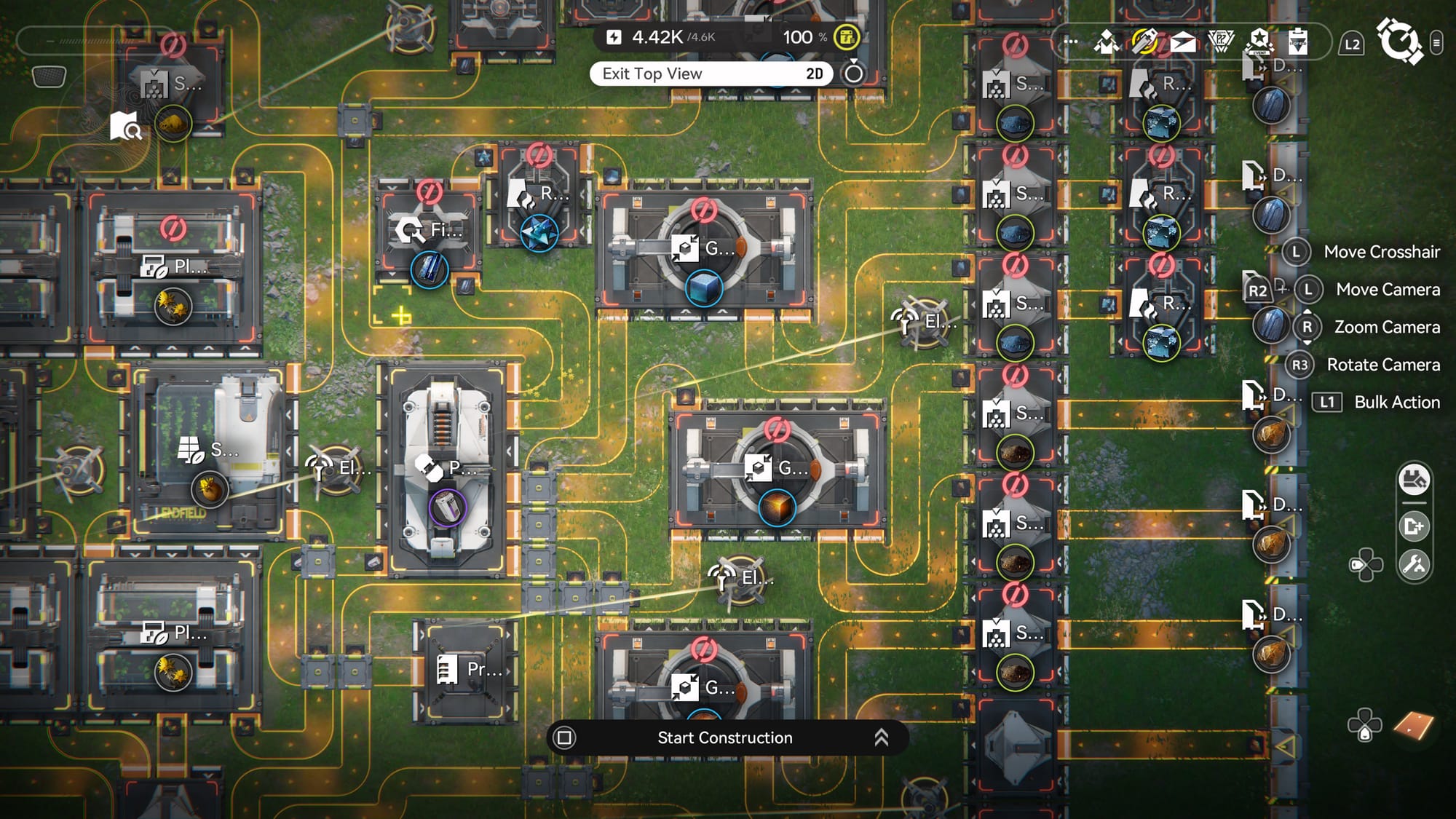Open the mail envelope icon
The height and width of the screenshot is (819, 1456).
[1183, 43]
